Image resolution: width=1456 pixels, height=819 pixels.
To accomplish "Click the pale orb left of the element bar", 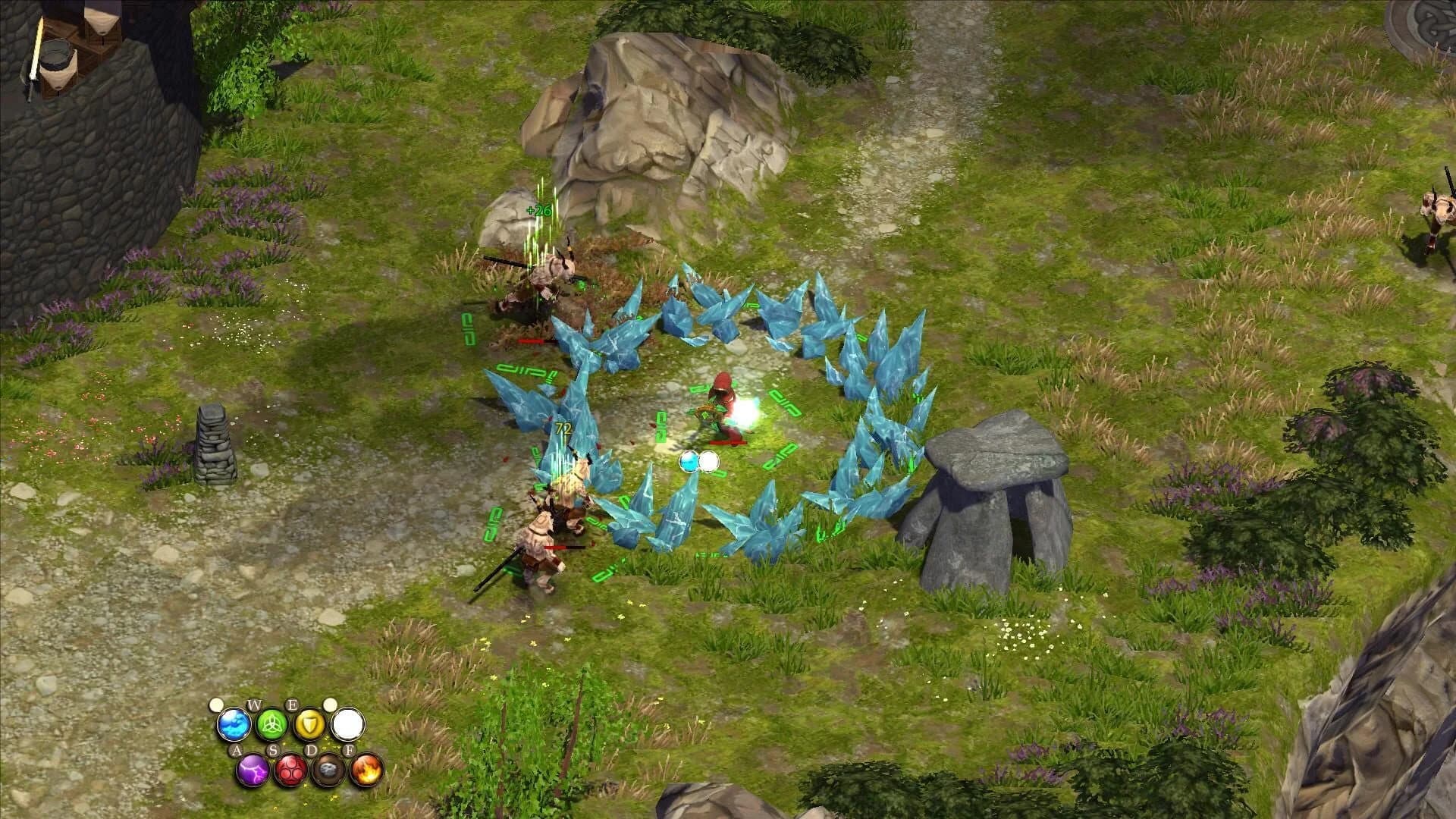I will [x=218, y=705].
